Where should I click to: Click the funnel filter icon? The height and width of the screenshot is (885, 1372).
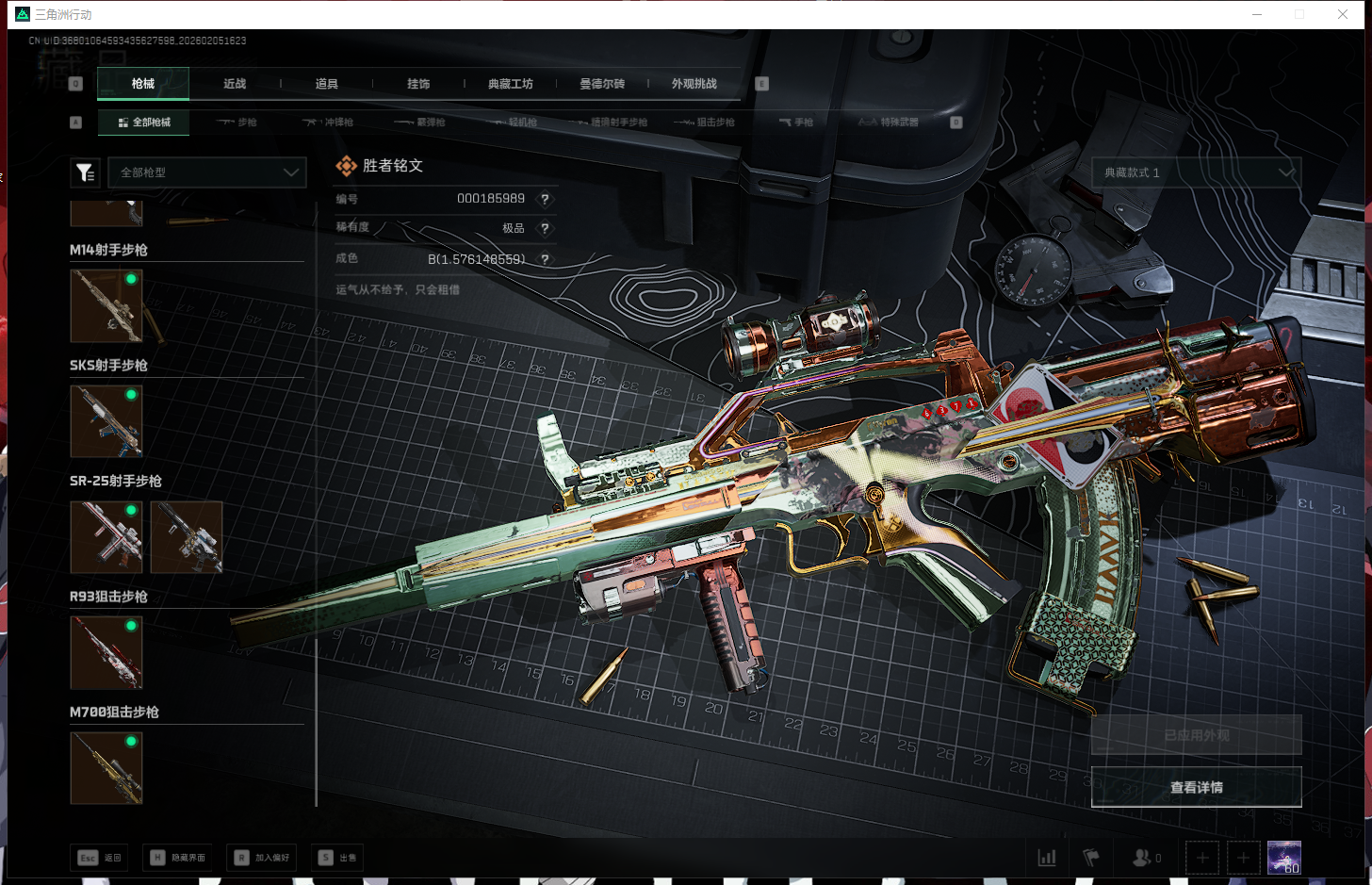tap(85, 172)
